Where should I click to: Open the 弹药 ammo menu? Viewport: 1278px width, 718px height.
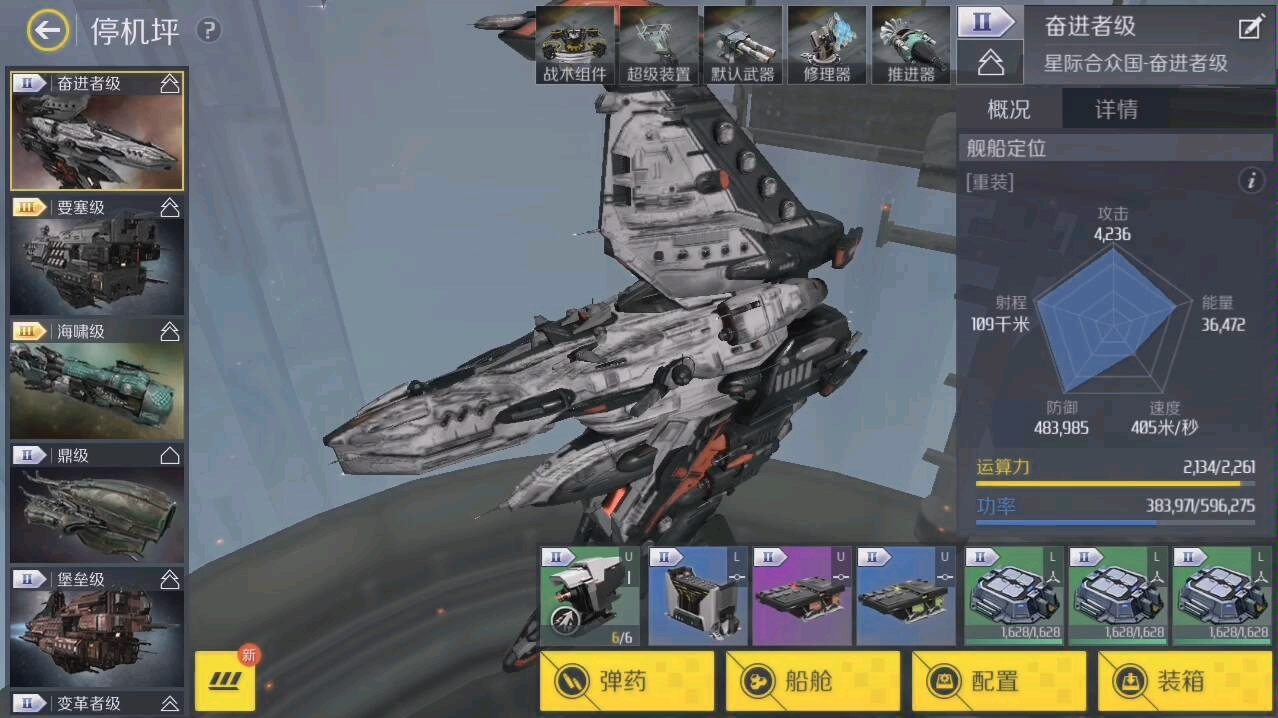(627, 681)
